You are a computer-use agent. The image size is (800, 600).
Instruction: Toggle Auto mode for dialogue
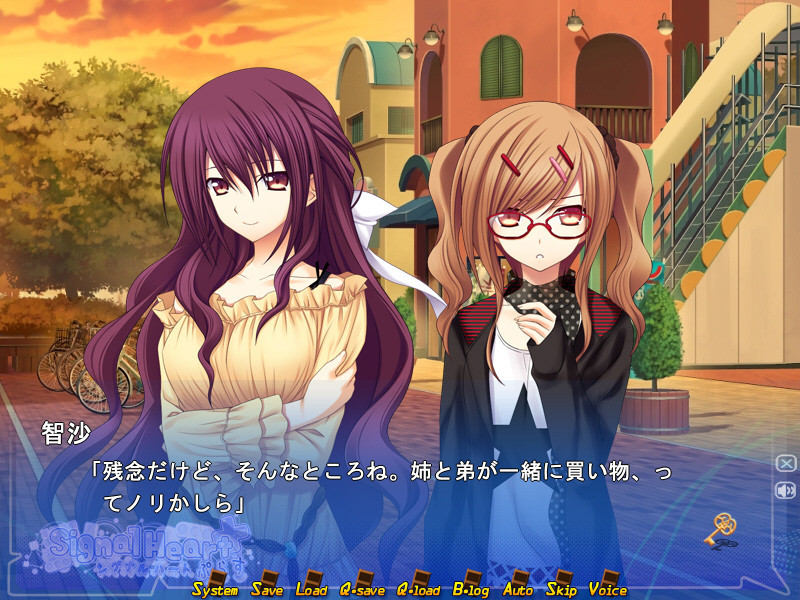point(518,588)
